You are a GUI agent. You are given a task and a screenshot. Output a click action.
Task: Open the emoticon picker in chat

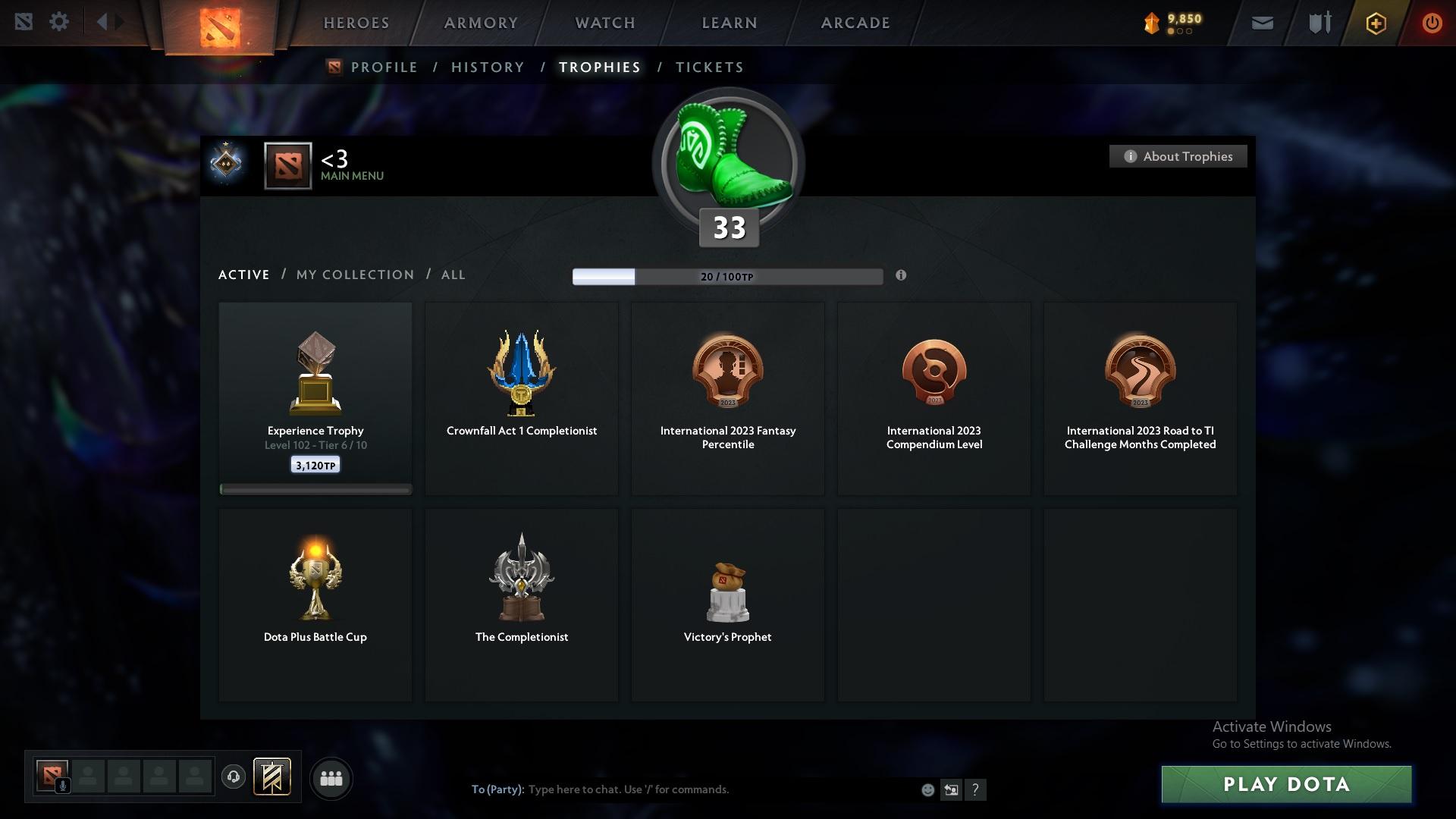click(x=927, y=789)
